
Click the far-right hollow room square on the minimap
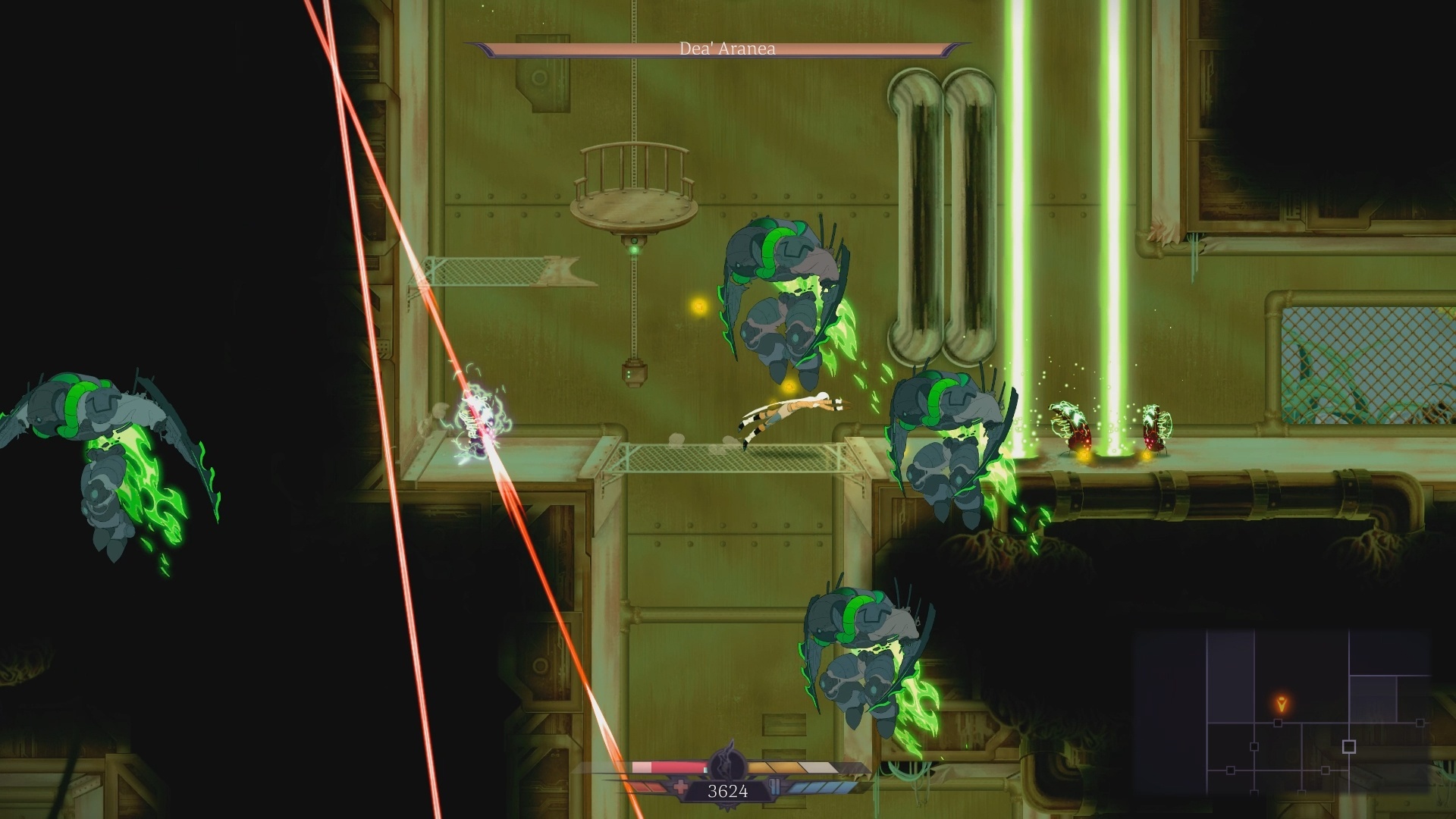pos(1420,722)
